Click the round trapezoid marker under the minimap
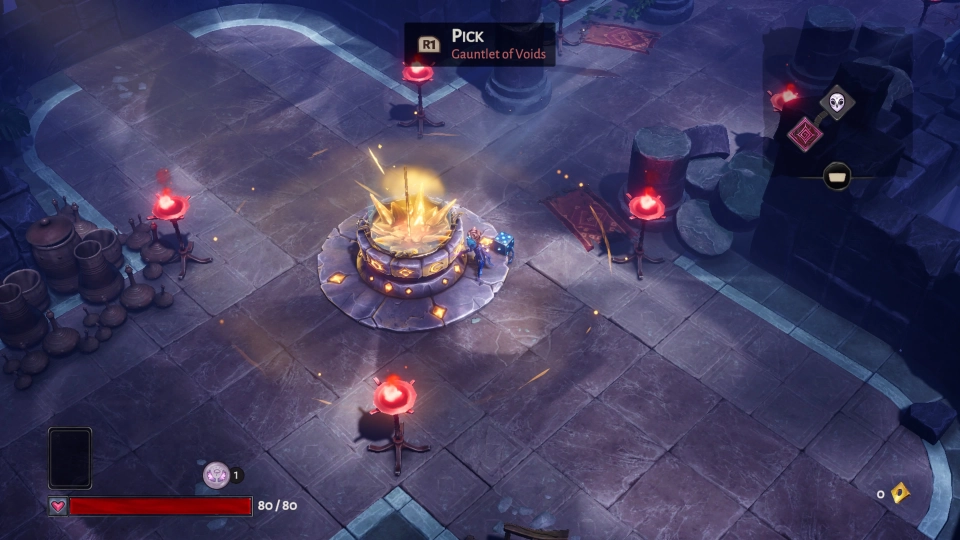 (x=837, y=177)
